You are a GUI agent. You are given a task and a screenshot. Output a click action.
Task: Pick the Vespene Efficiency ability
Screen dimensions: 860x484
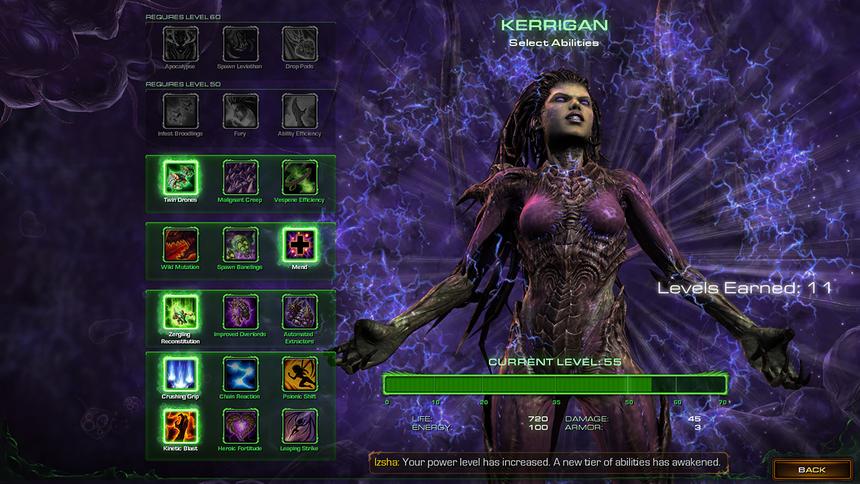point(299,178)
